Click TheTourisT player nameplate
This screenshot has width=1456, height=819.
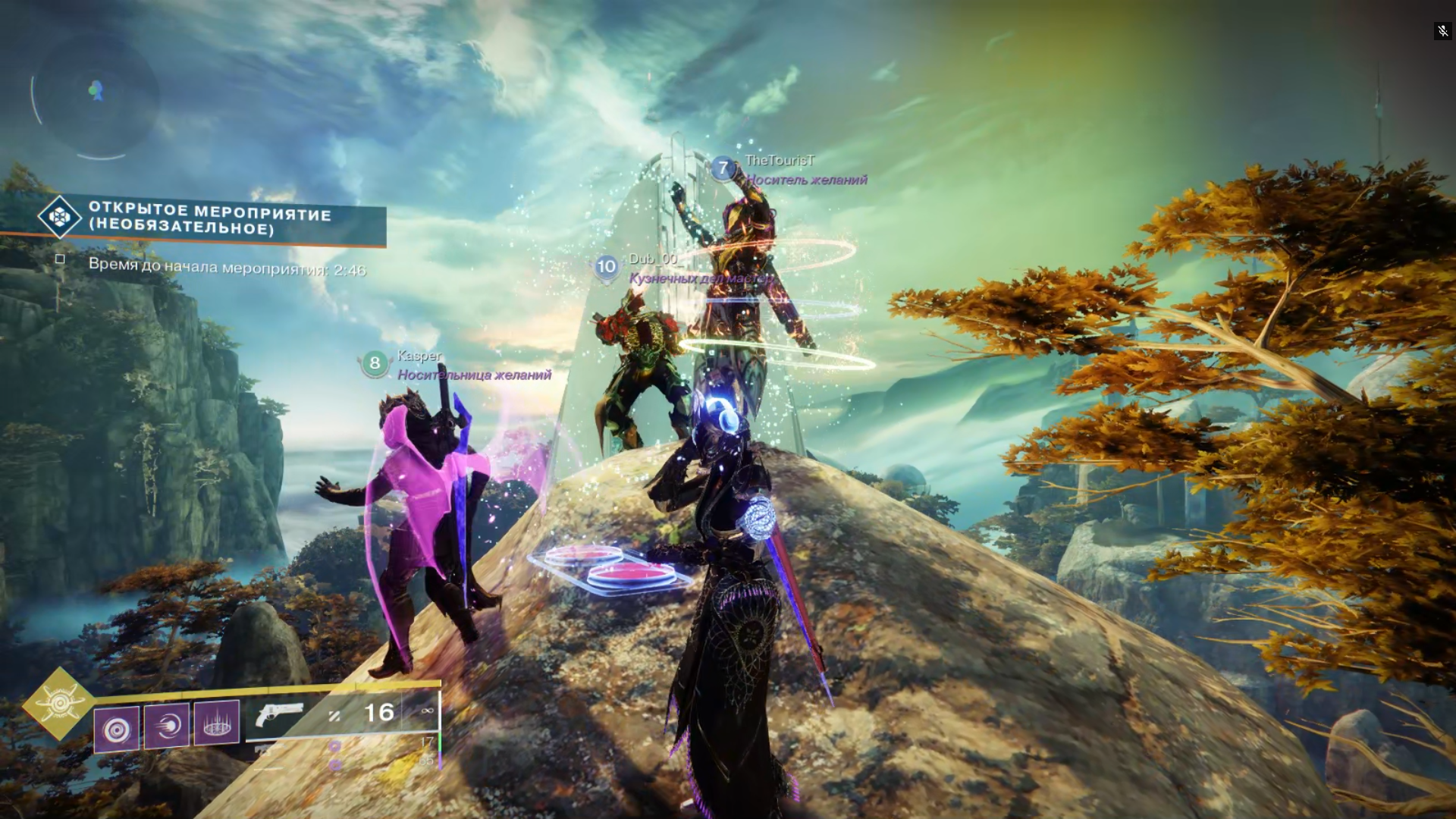(x=779, y=161)
